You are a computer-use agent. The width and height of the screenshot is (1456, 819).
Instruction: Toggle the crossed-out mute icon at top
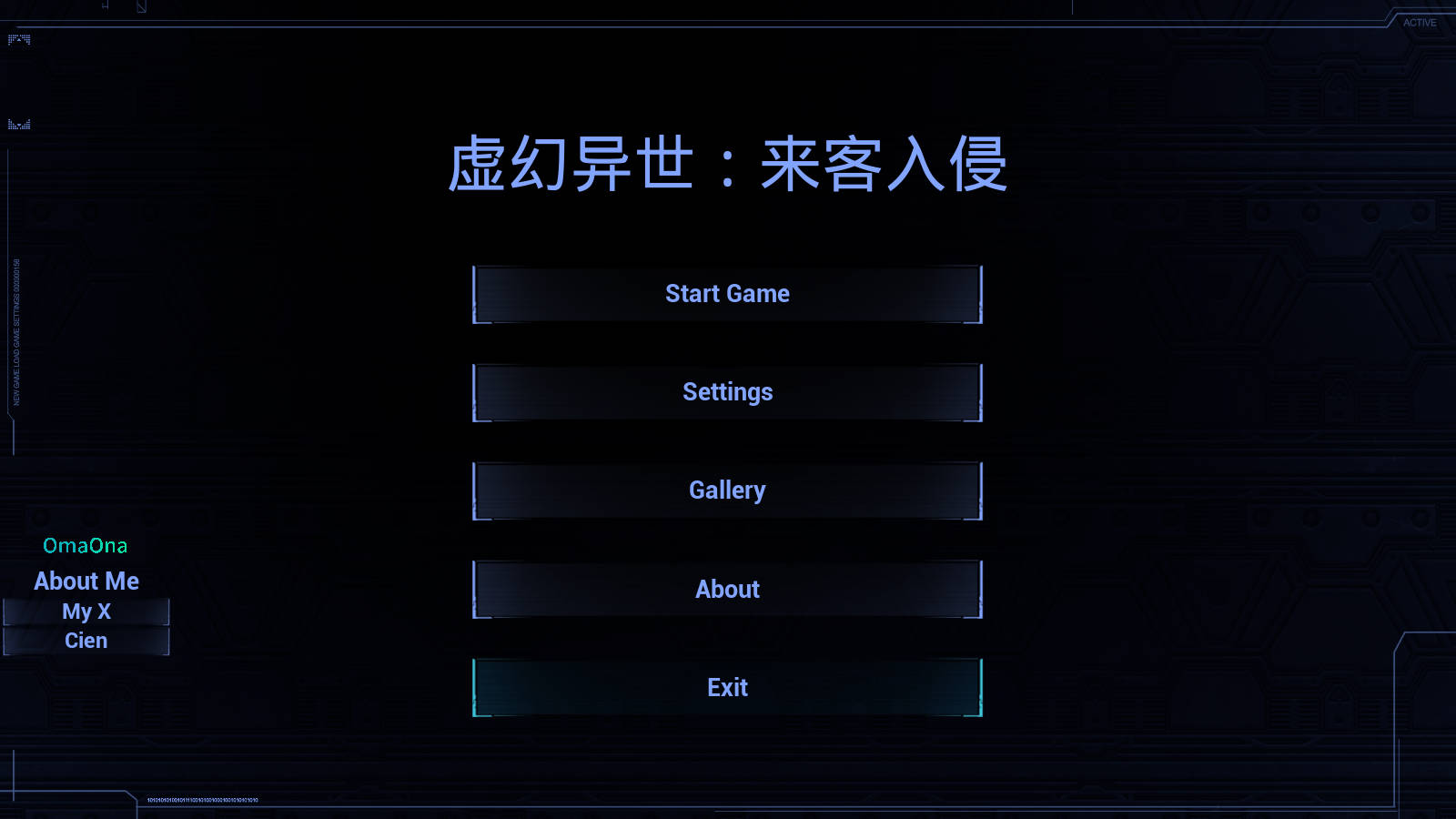tap(141, 6)
